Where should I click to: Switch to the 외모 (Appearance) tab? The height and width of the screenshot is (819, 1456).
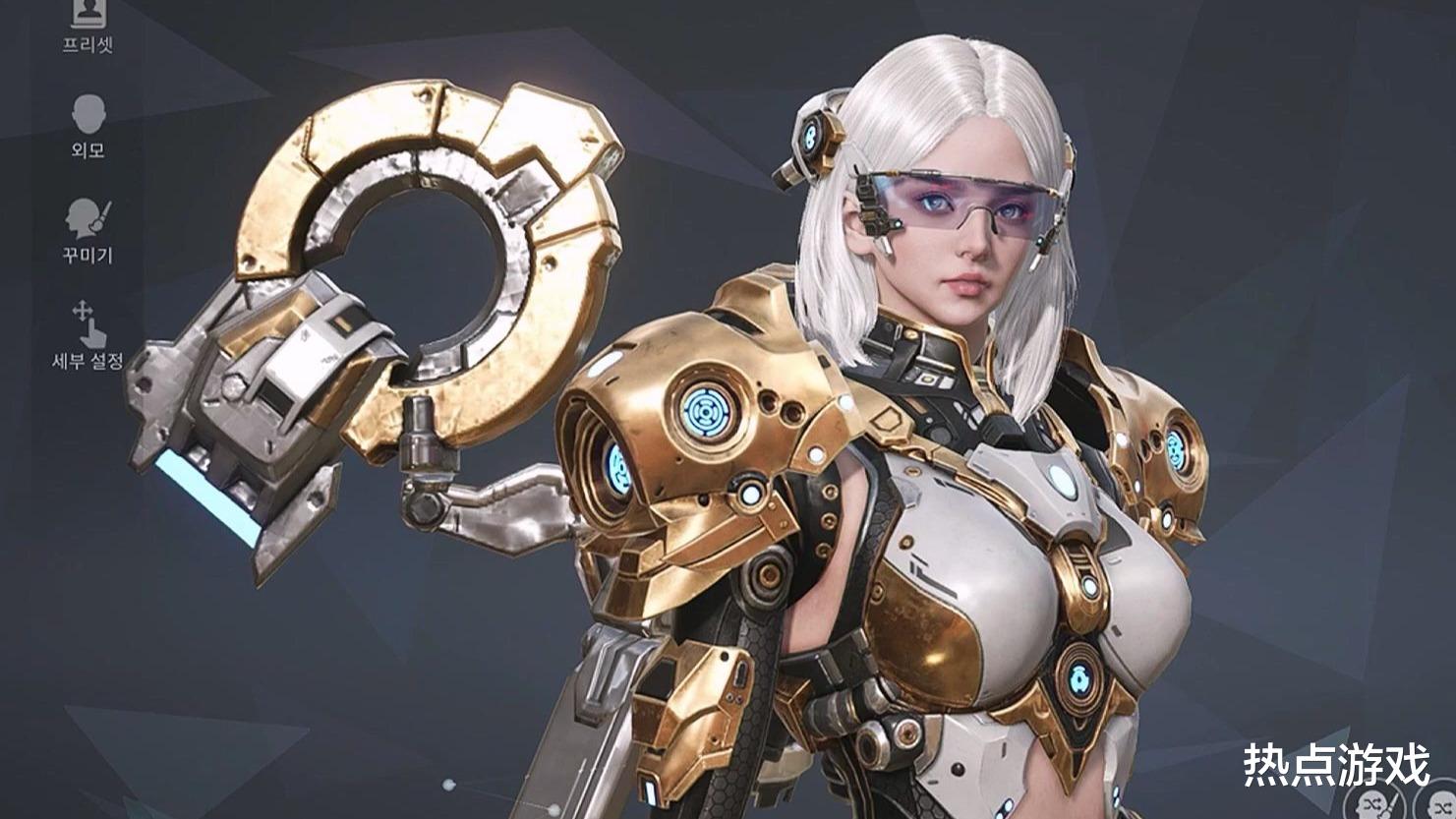tap(88, 125)
